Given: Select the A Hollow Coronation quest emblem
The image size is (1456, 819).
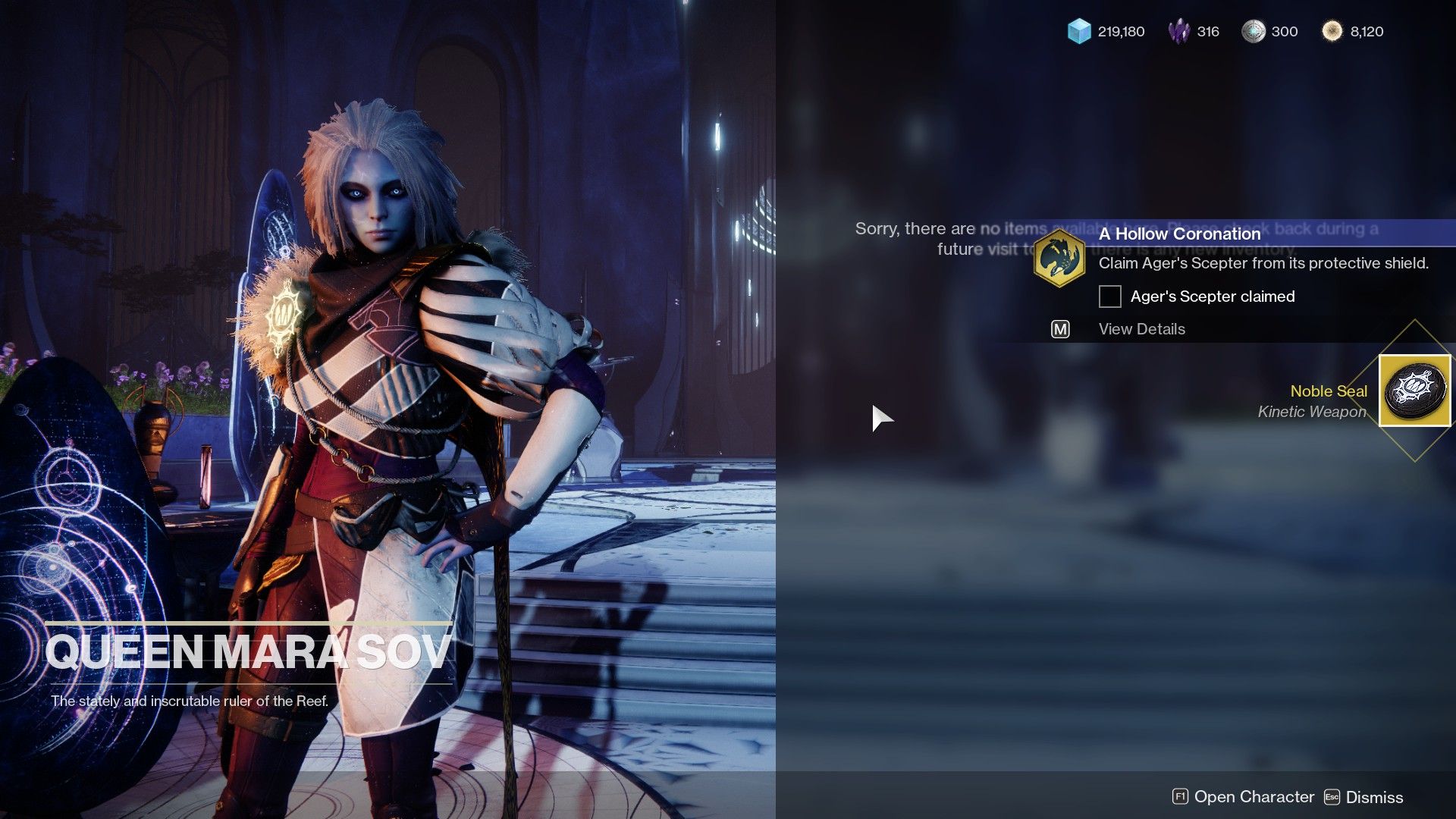Looking at the screenshot, I should pos(1060,256).
